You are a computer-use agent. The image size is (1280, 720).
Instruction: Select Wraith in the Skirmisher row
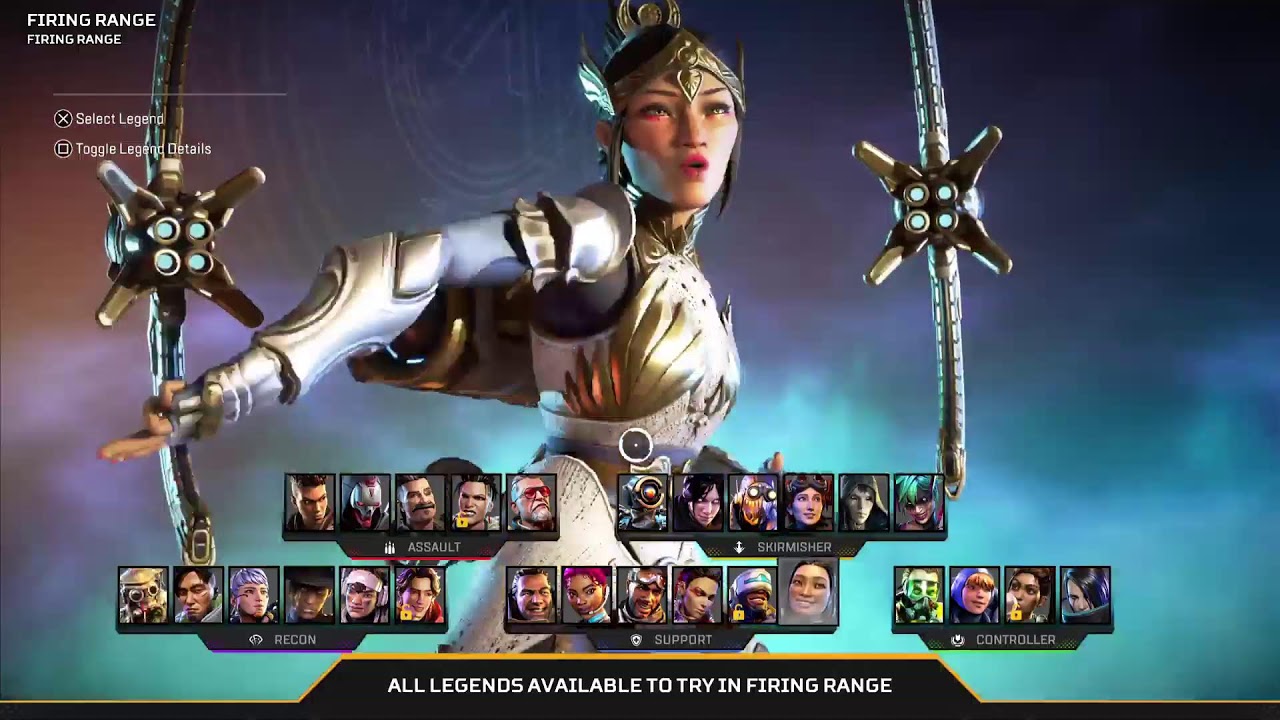point(698,502)
